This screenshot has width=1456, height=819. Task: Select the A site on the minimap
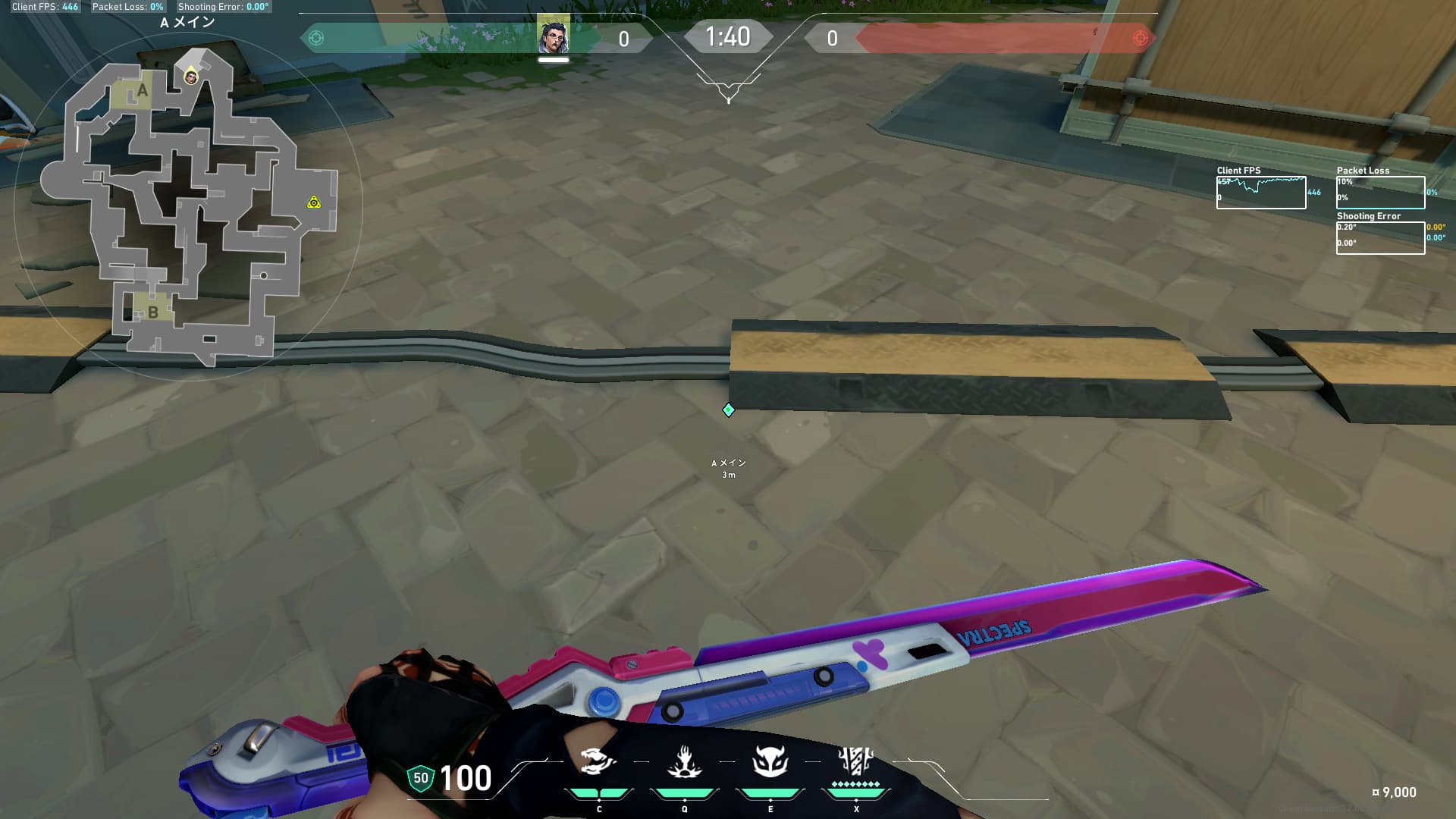pyautogui.click(x=141, y=92)
